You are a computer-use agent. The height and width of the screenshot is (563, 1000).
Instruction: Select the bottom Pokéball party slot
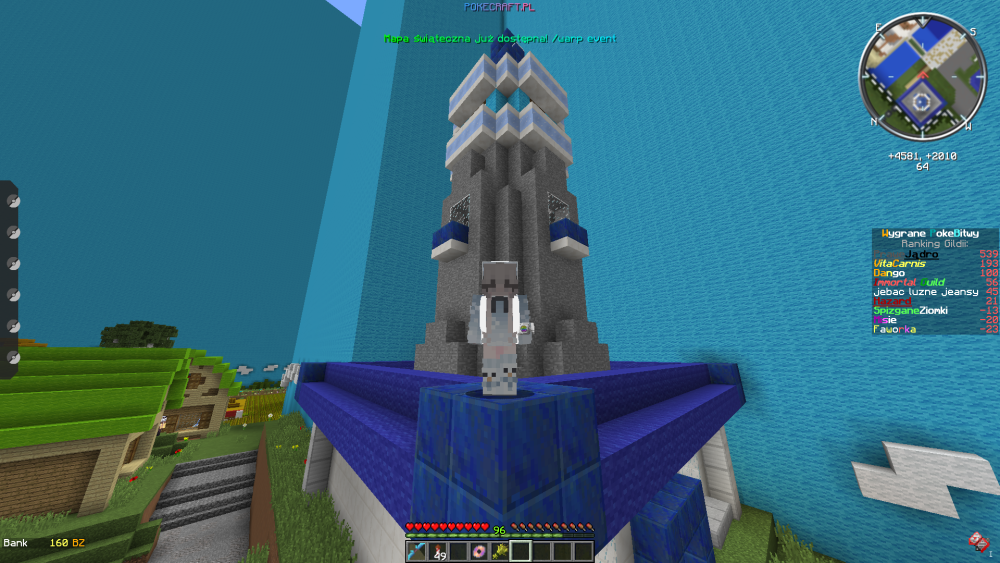coord(13,357)
